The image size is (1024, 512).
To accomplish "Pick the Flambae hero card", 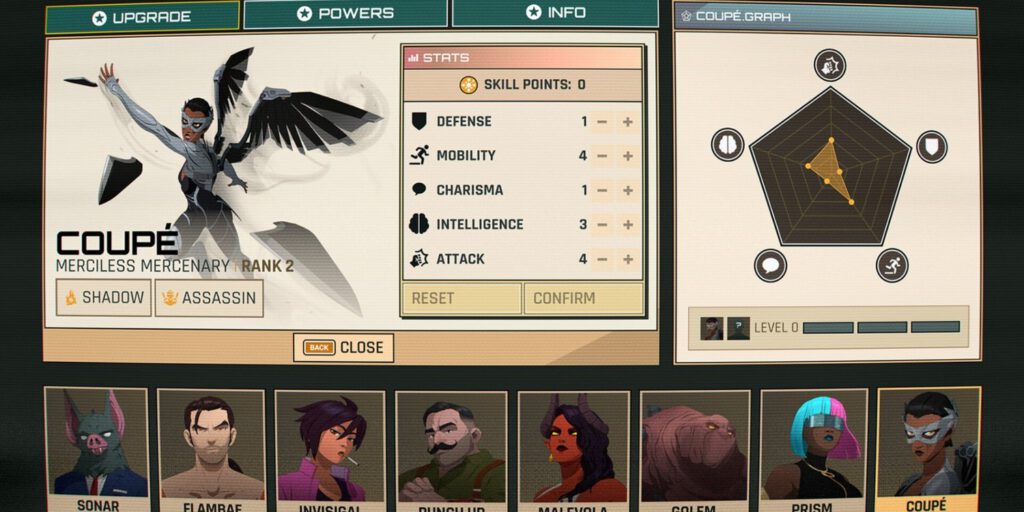I will click(211, 445).
